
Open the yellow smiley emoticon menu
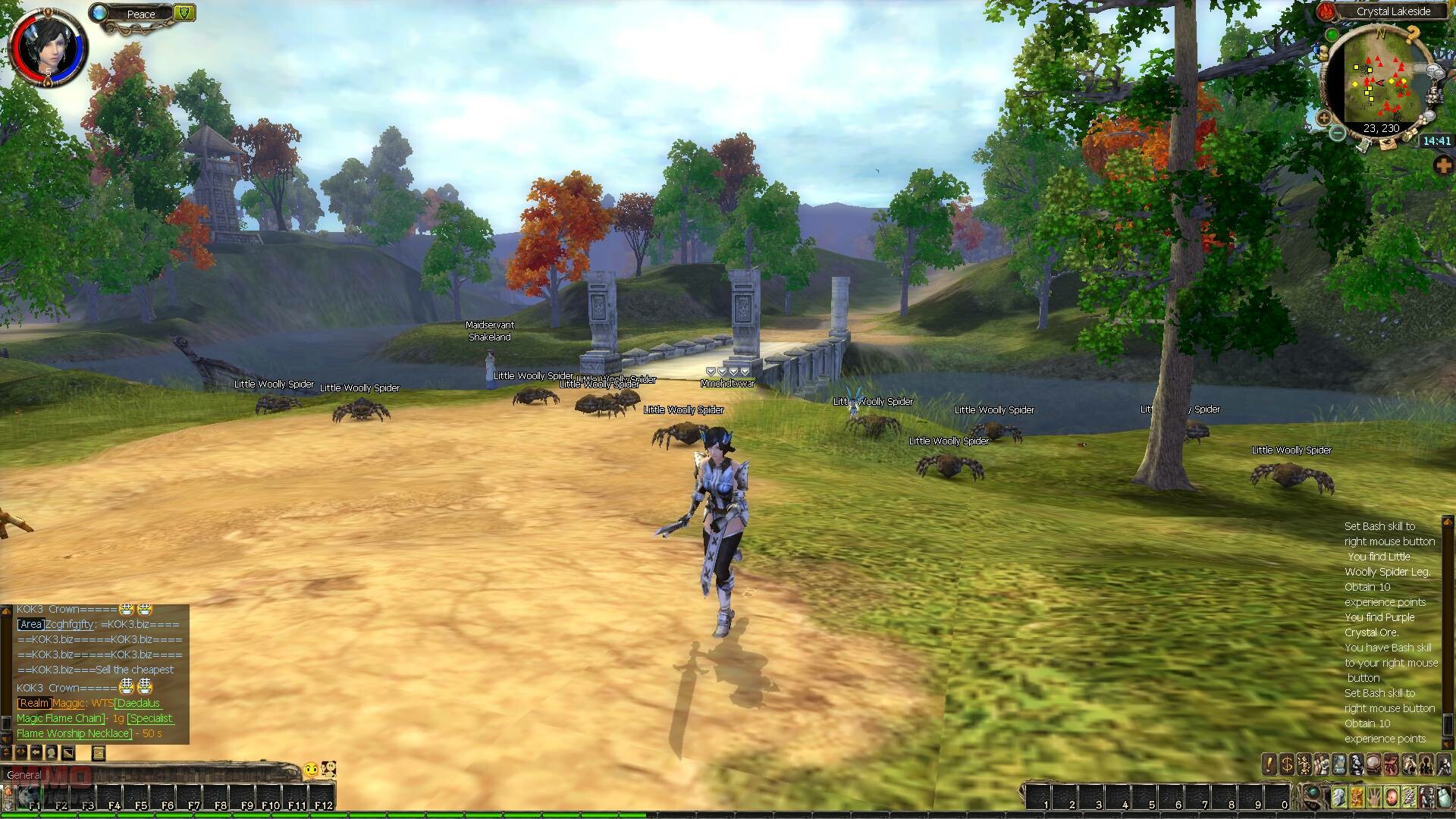tap(310, 770)
